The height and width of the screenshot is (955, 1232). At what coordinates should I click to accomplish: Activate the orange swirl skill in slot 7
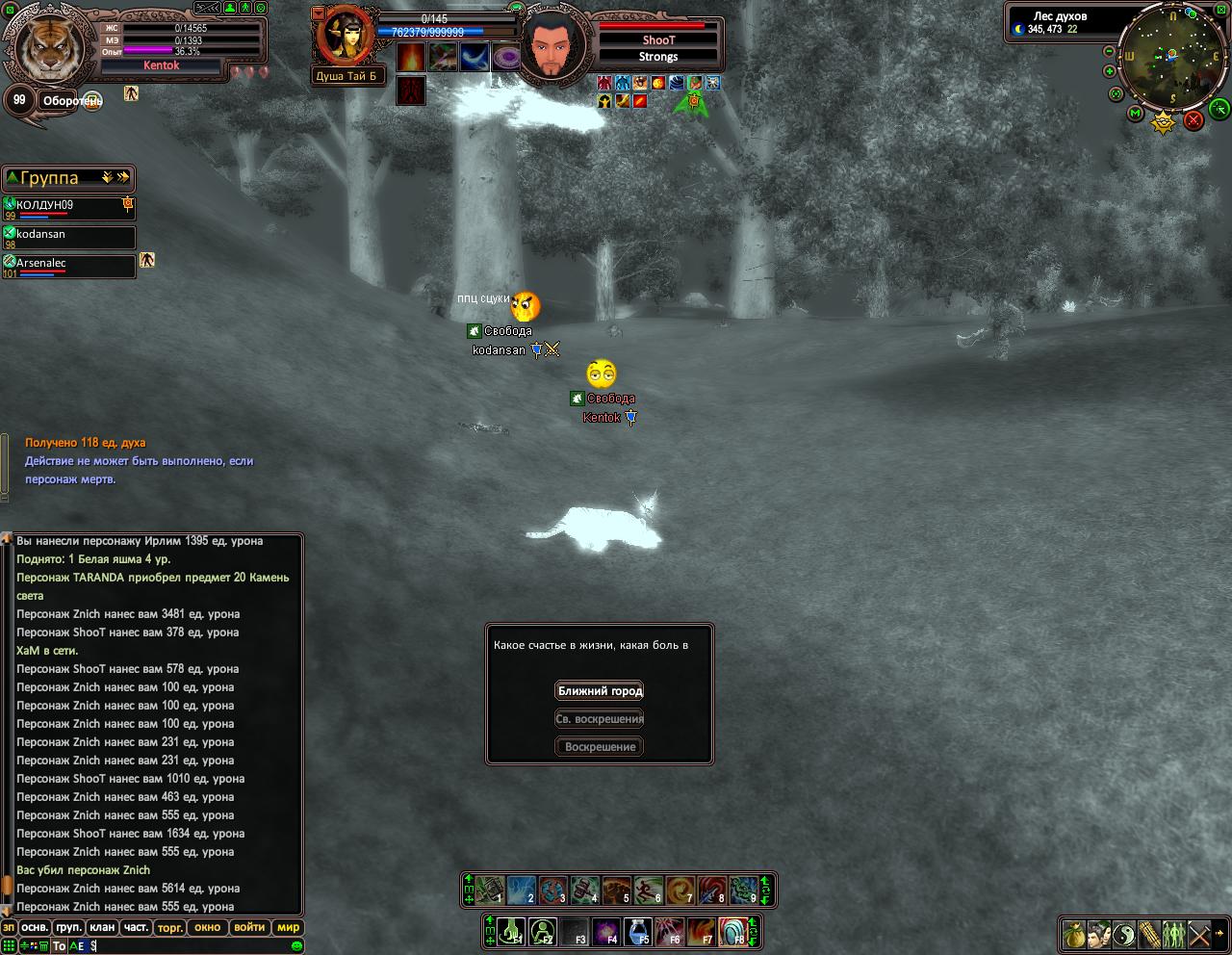click(x=680, y=890)
